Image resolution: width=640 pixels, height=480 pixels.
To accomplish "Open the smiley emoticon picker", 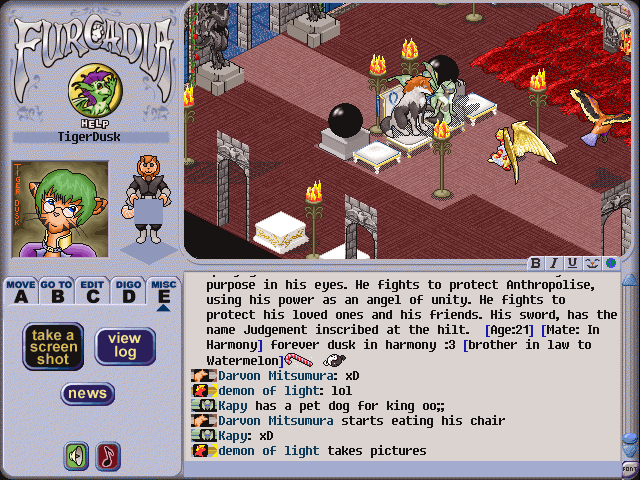I will [591, 264].
